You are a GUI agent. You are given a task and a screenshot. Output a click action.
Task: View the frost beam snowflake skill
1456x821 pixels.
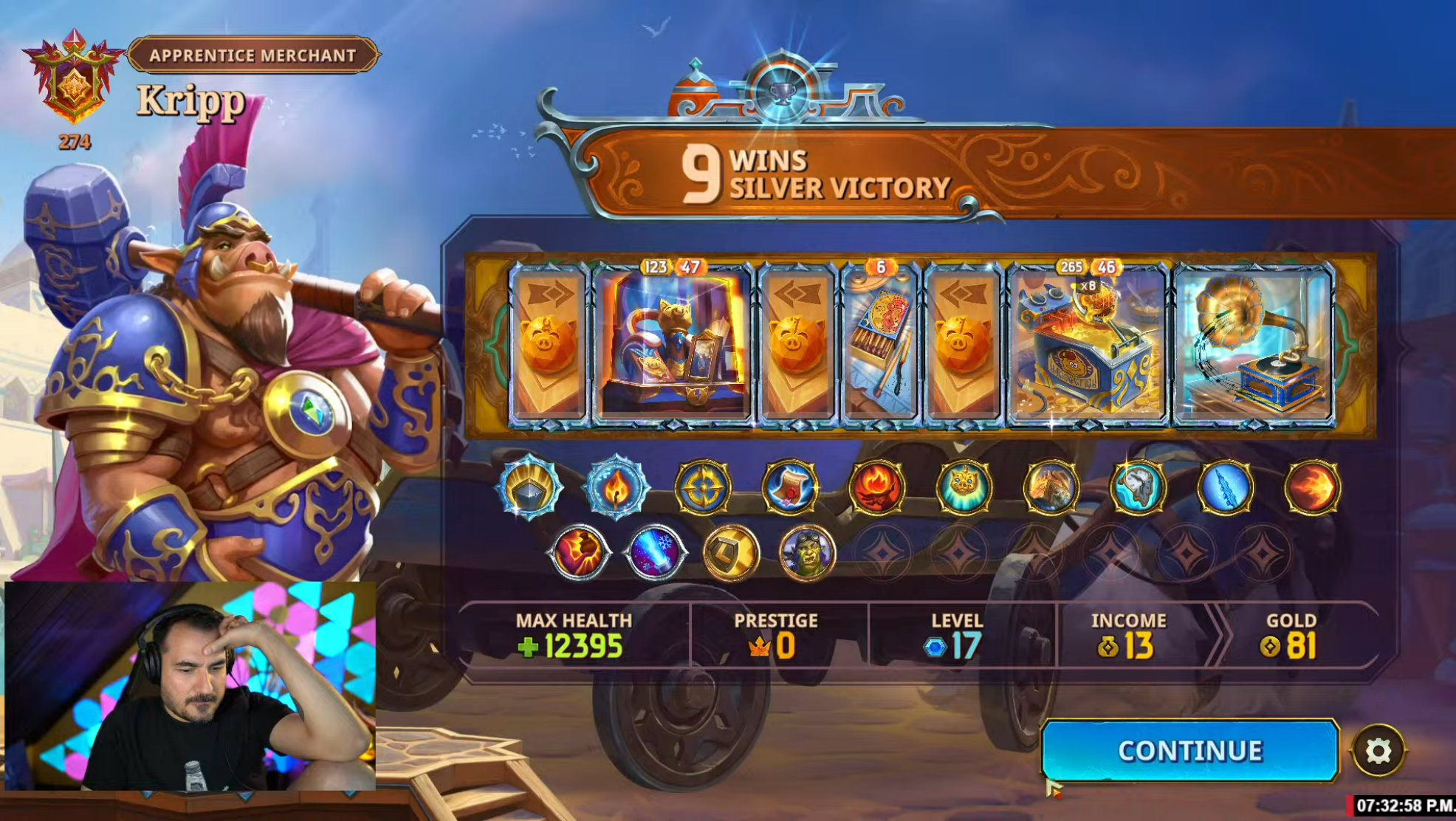pos(655,552)
